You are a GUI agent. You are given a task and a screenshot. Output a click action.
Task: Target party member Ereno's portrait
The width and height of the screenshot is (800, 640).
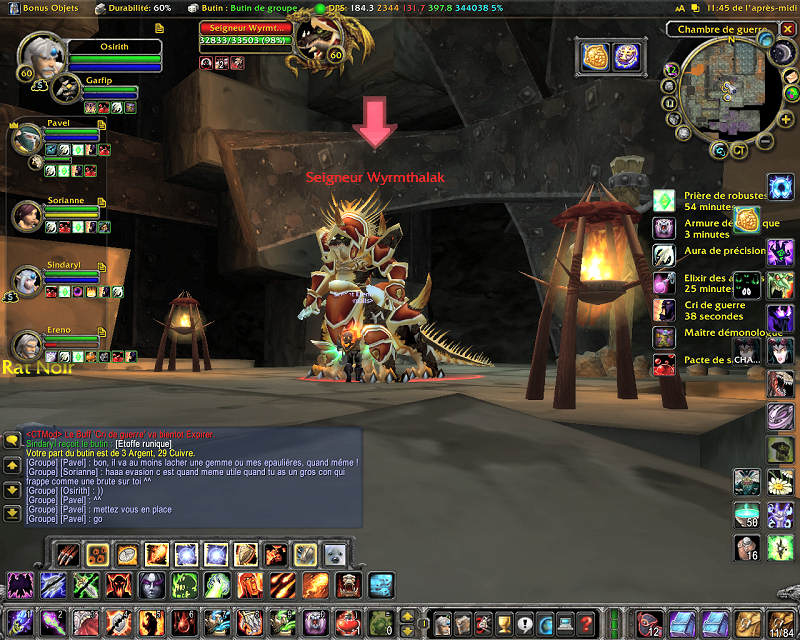click(27, 344)
